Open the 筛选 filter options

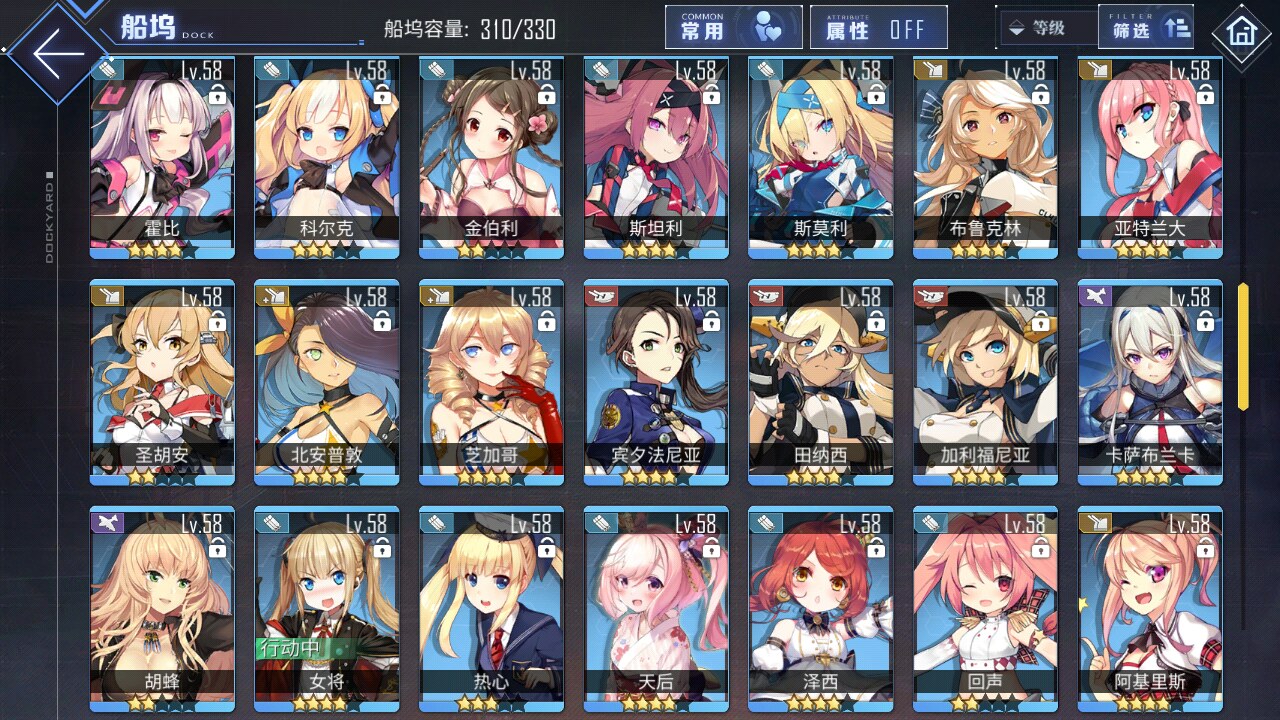point(1145,28)
